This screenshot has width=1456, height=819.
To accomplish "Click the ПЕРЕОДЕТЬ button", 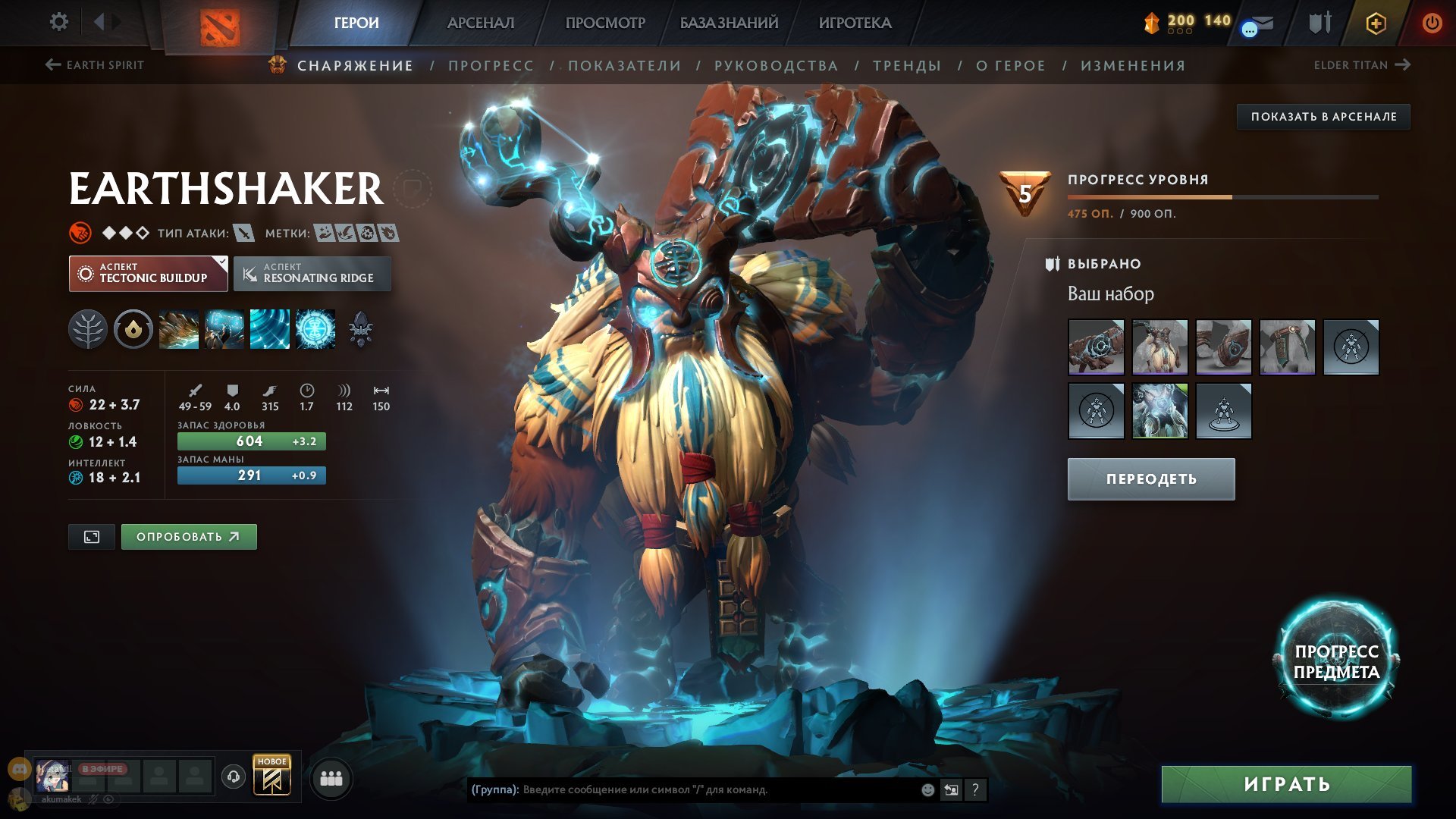I will tap(1150, 479).
